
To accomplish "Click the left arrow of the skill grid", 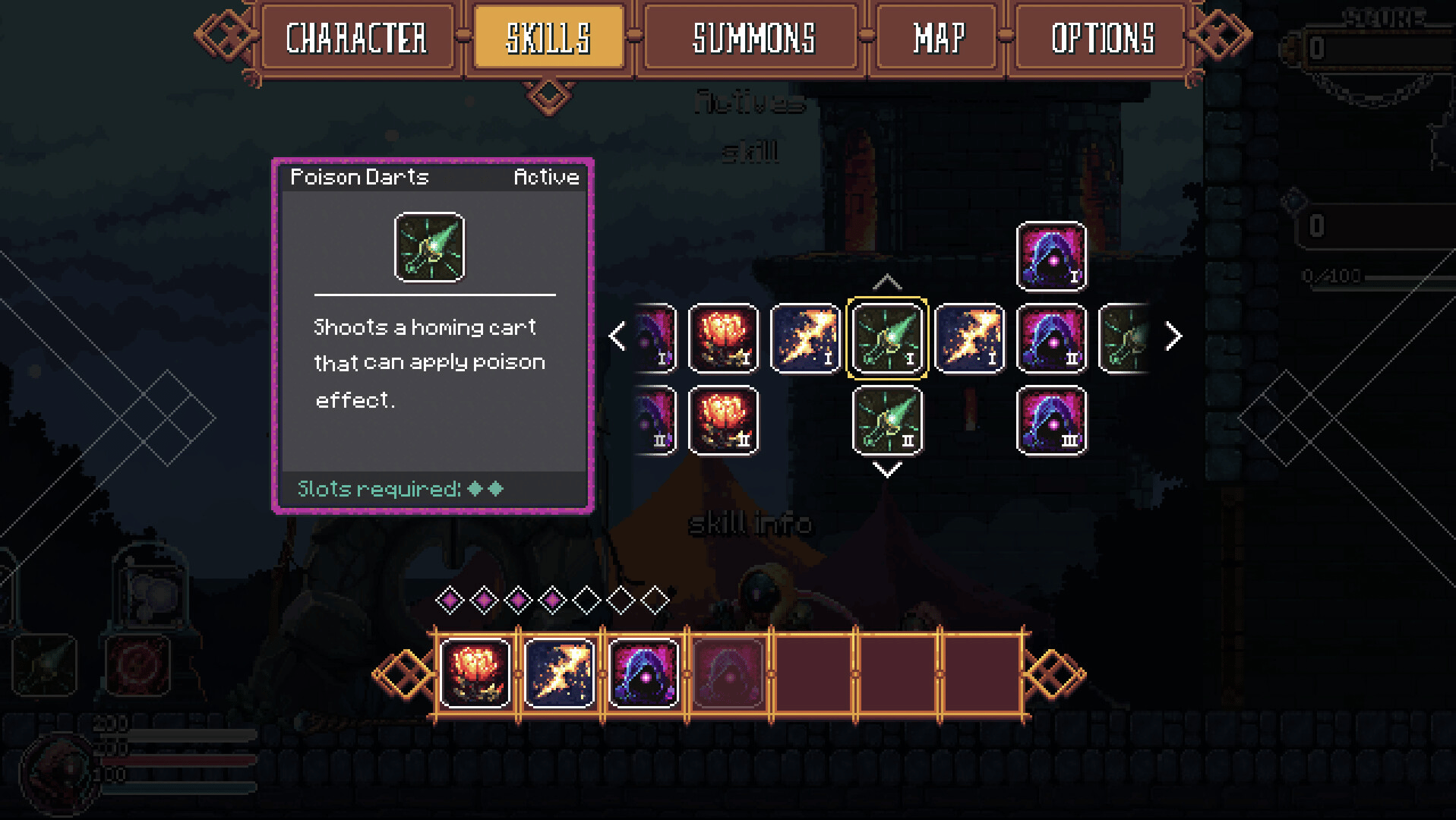I will [x=617, y=336].
